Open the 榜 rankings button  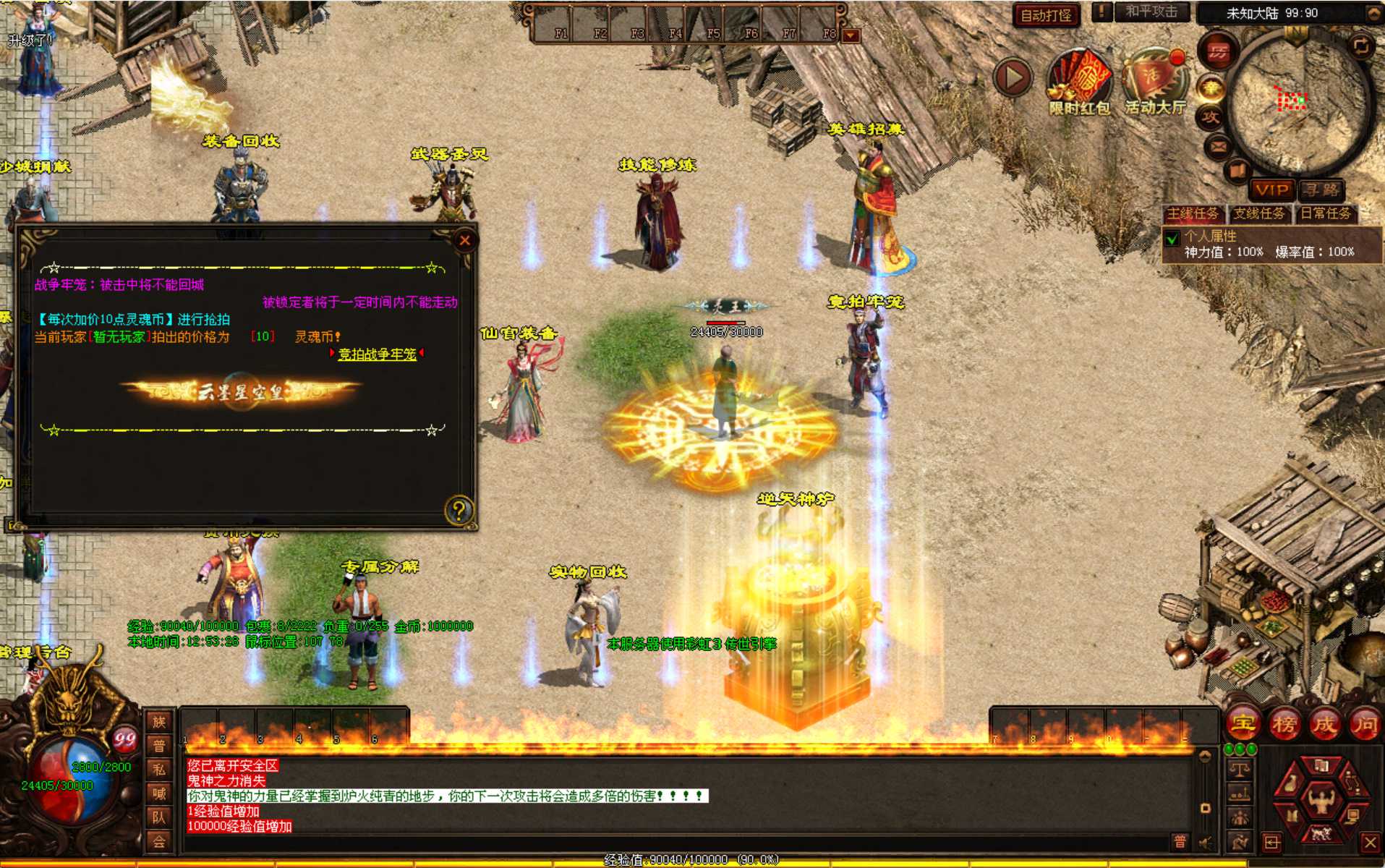click(1284, 723)
